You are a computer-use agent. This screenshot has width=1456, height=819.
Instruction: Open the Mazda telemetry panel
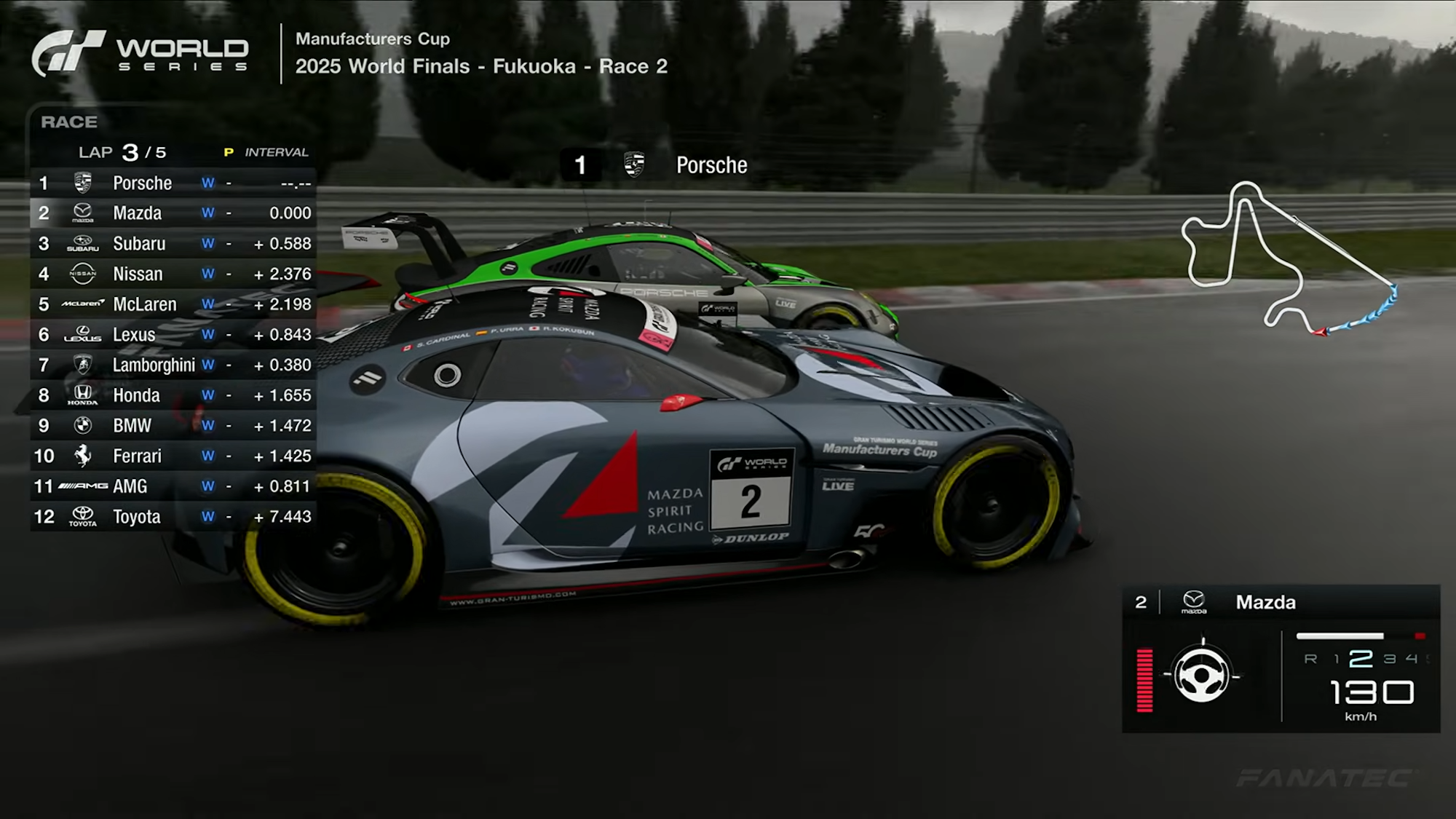point(1281,658)
